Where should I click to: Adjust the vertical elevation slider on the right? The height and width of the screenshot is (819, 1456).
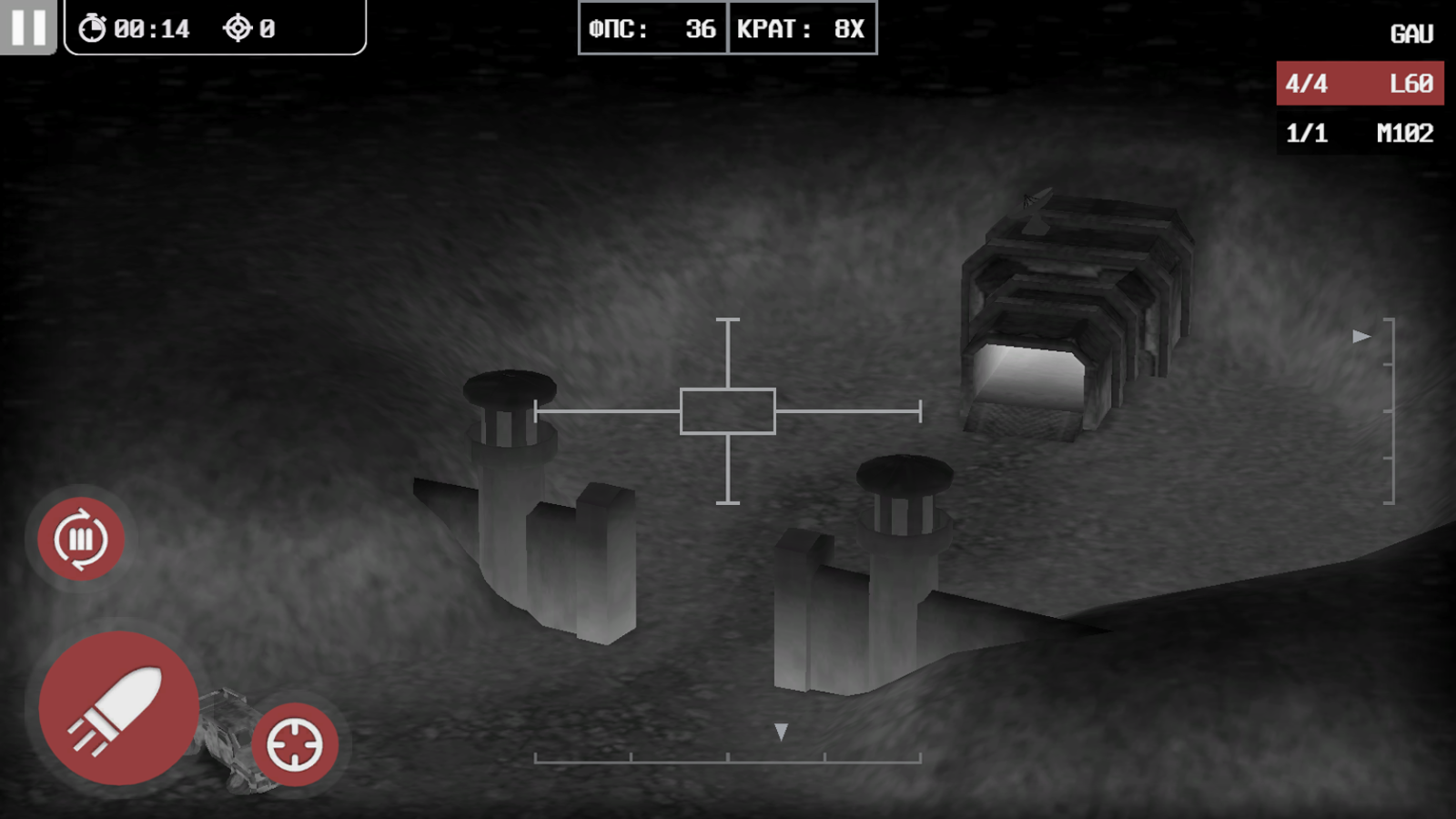coord(1390,409)
